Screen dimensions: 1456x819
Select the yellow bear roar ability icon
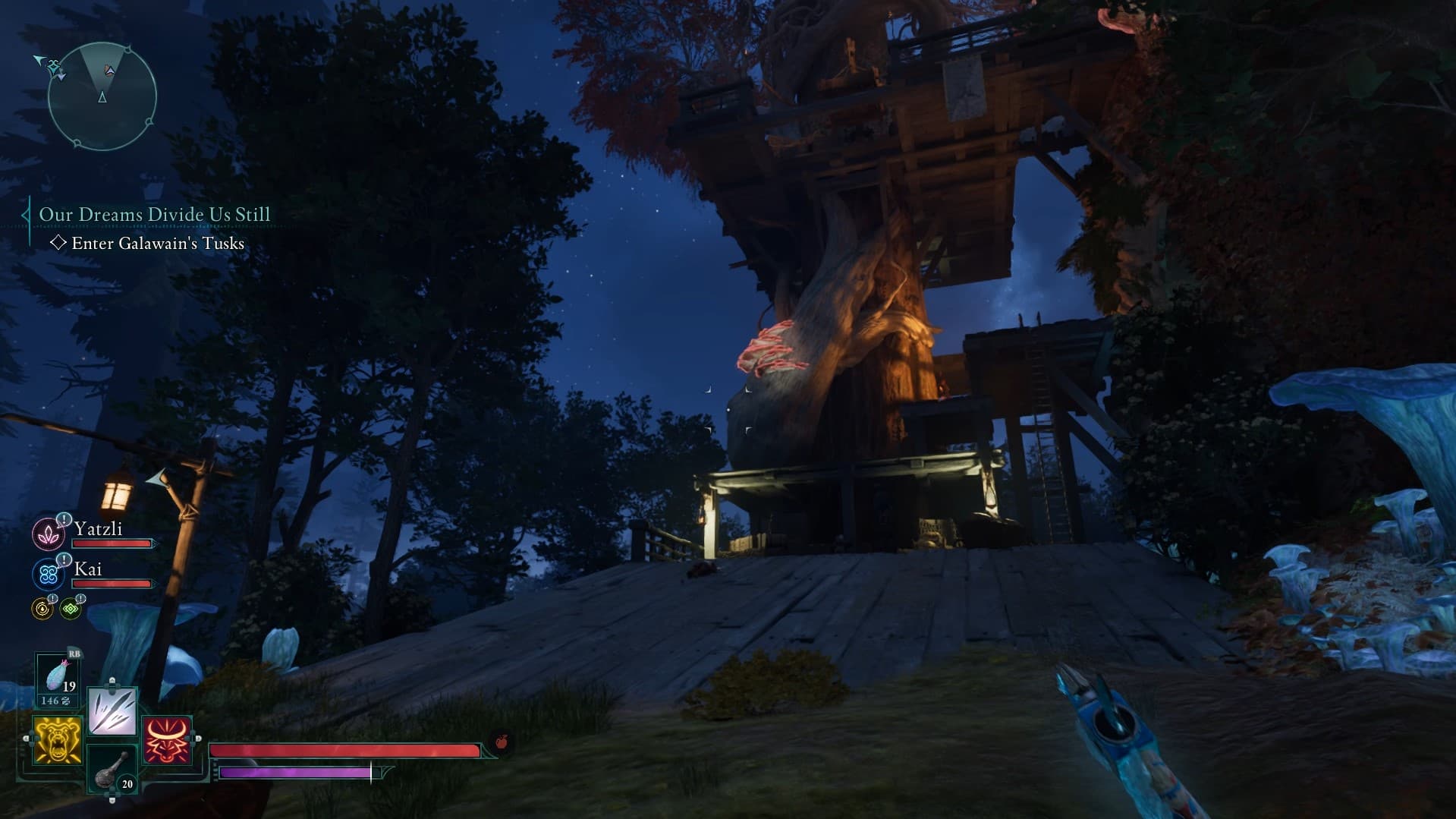(x=57, y=739)
